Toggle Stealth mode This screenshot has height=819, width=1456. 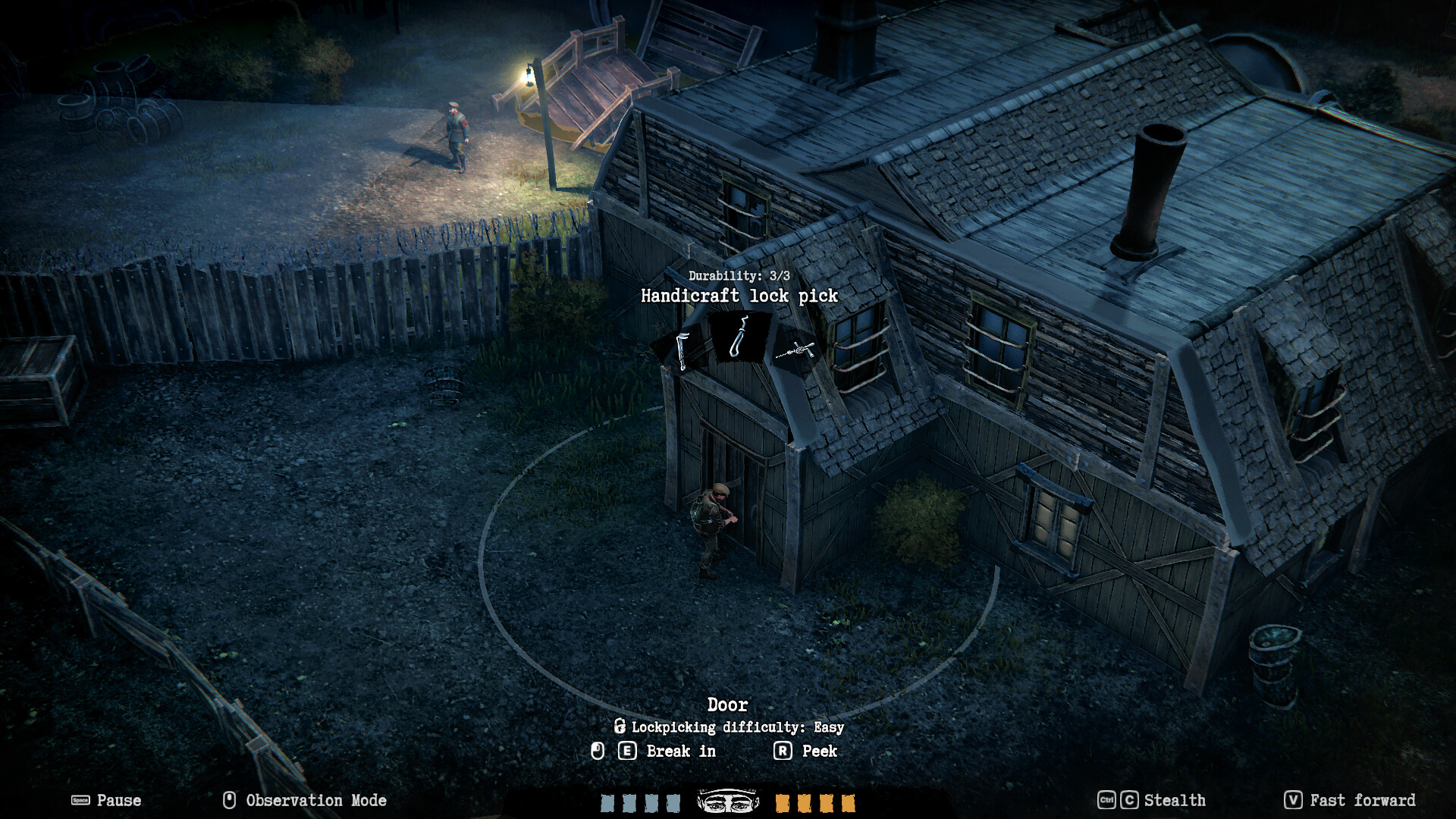coord(1174,800)
